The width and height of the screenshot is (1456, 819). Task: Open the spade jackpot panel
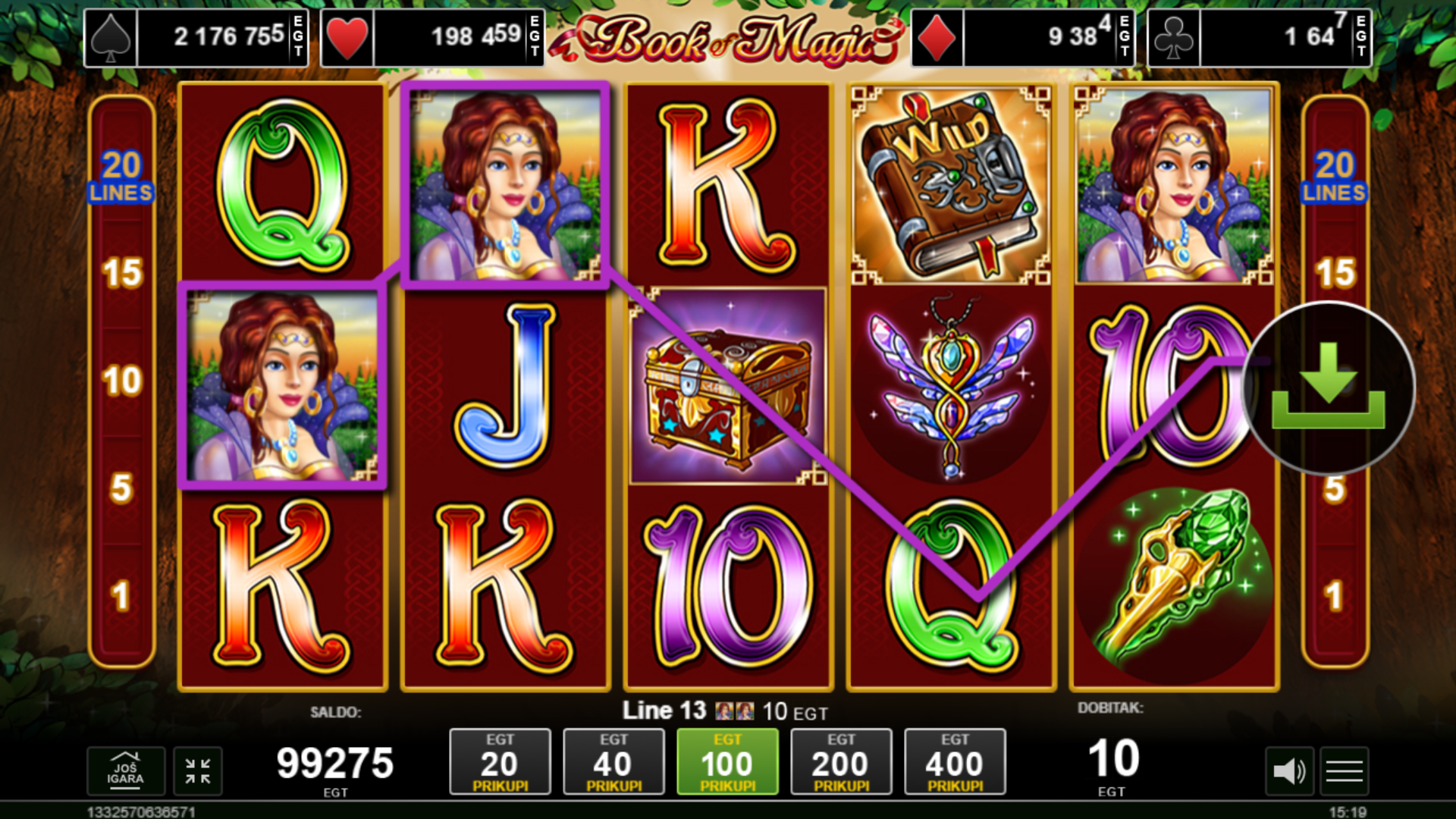coord(196,37)
